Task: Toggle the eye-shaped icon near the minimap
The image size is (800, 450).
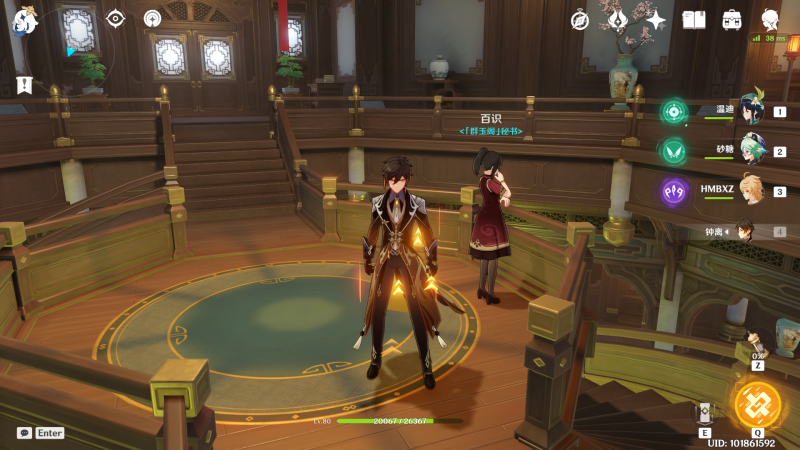Action: [x=115, y=19]
